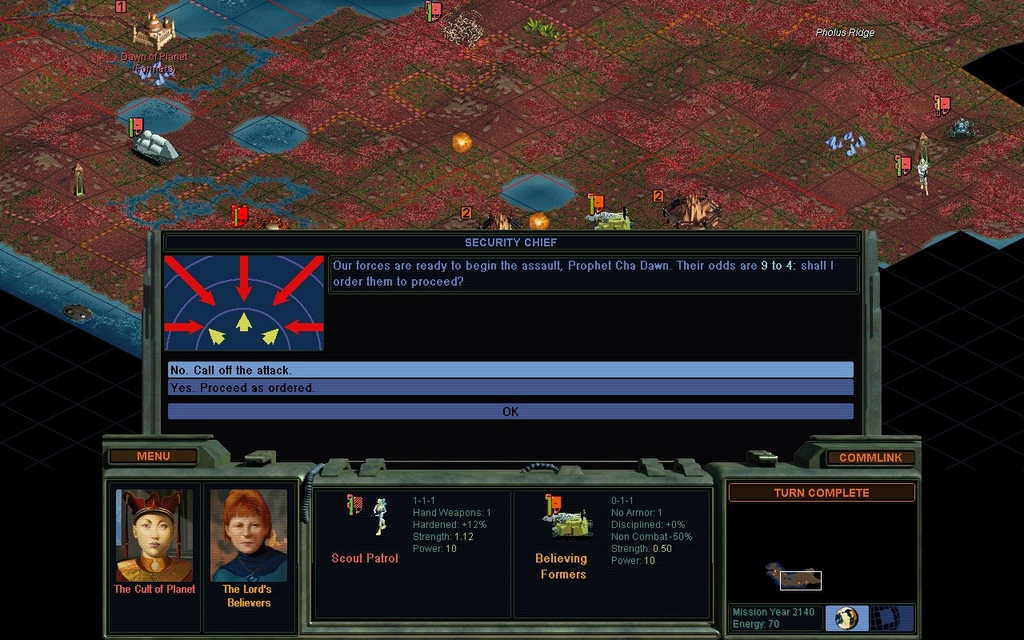Open the COMMLINK panel
Viewport: 1024px width, 640px height.
(870, 458)
